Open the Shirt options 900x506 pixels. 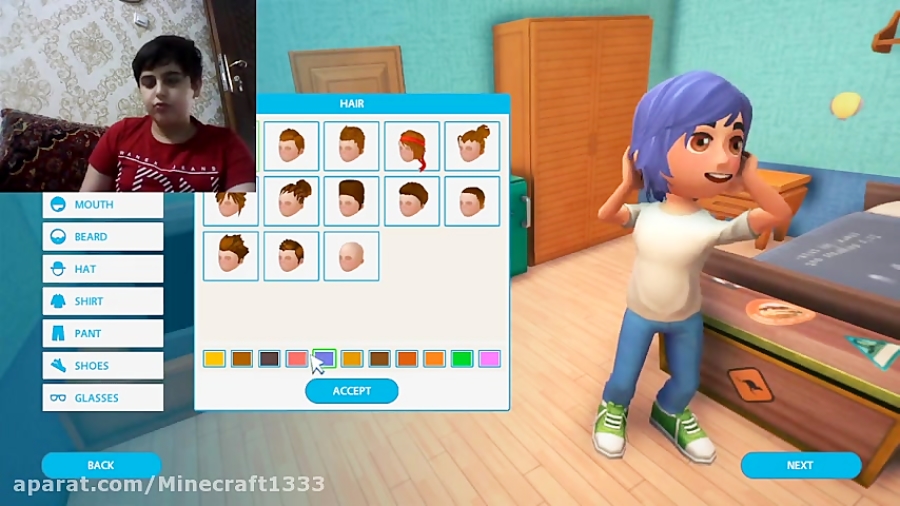point(103,301)
